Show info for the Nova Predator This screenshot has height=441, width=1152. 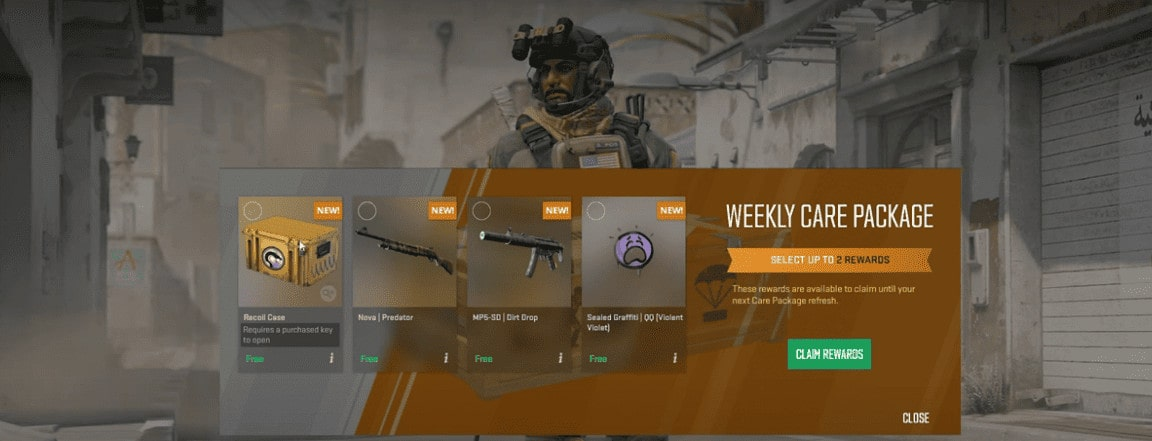446,358
